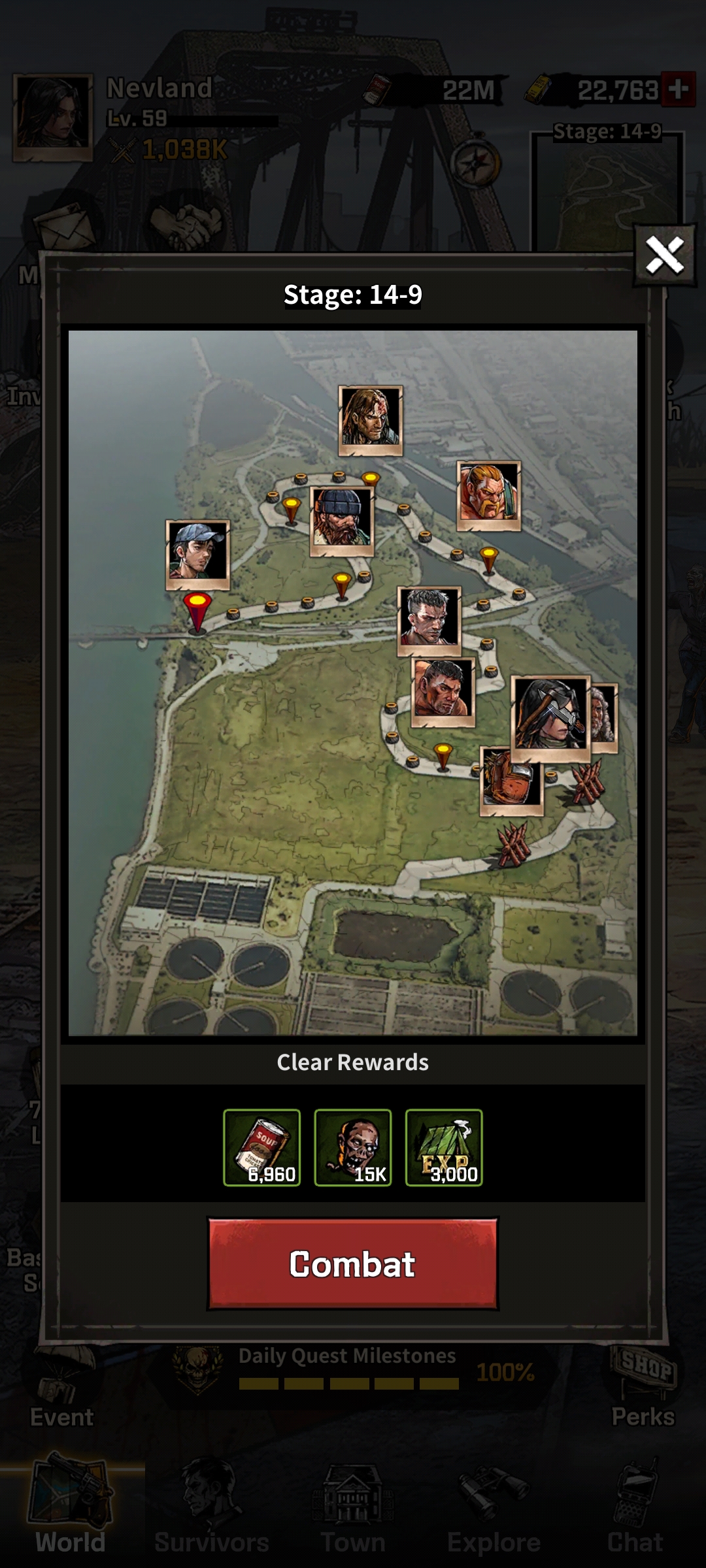The height and width of the screenshot is (1568, 706).
Task: Select the hooded woman with hatchet portrait
Action: tap(550, 717)
